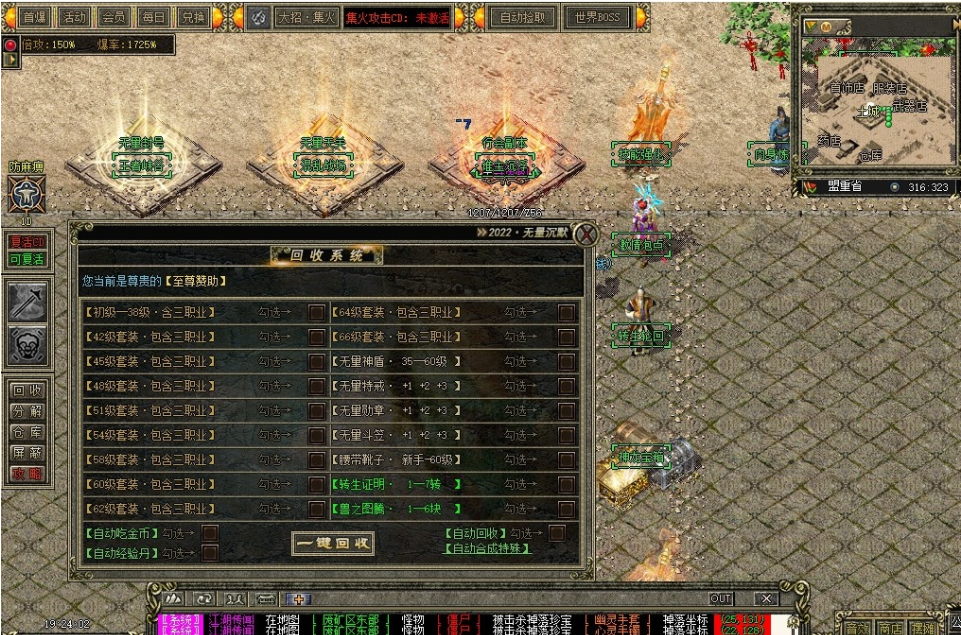Screen dimensions: 961x635
Task: Open the 世界BOSS panel
Action: click(x=597, y=17)
